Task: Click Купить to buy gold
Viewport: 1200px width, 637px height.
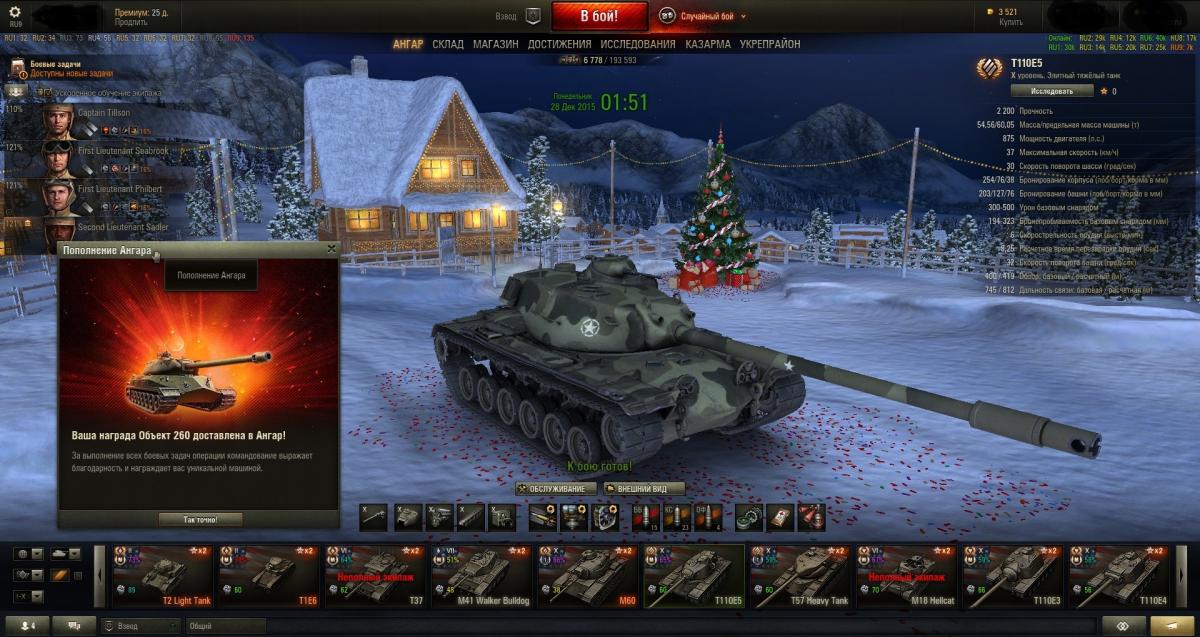Action: [1011, 22]
